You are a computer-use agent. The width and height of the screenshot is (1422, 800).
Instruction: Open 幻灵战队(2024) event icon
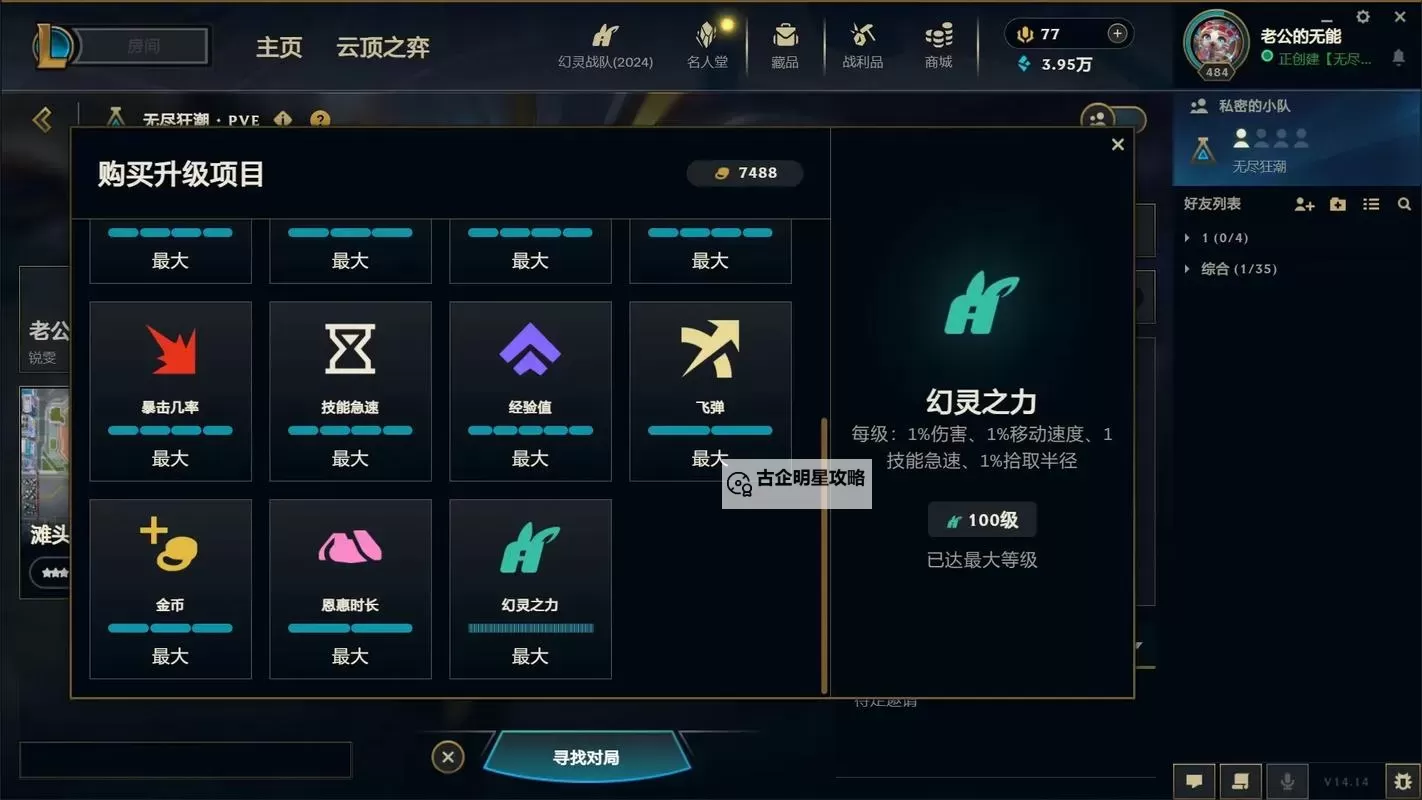coord(605,45)
